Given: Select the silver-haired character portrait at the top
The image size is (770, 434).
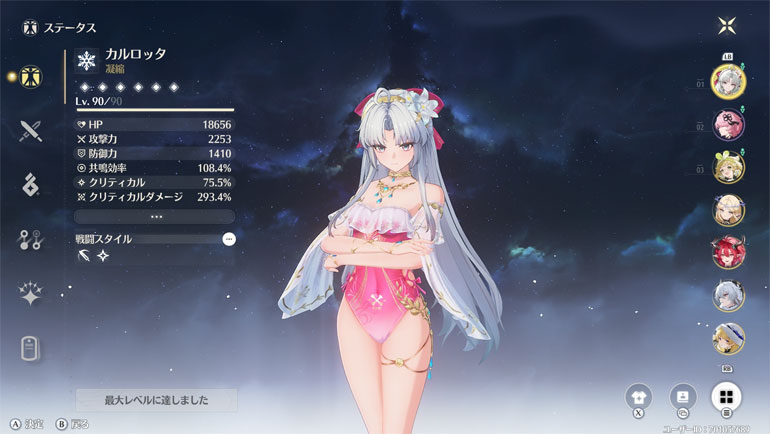Looking at the screenshot, I should coord(726,79).
